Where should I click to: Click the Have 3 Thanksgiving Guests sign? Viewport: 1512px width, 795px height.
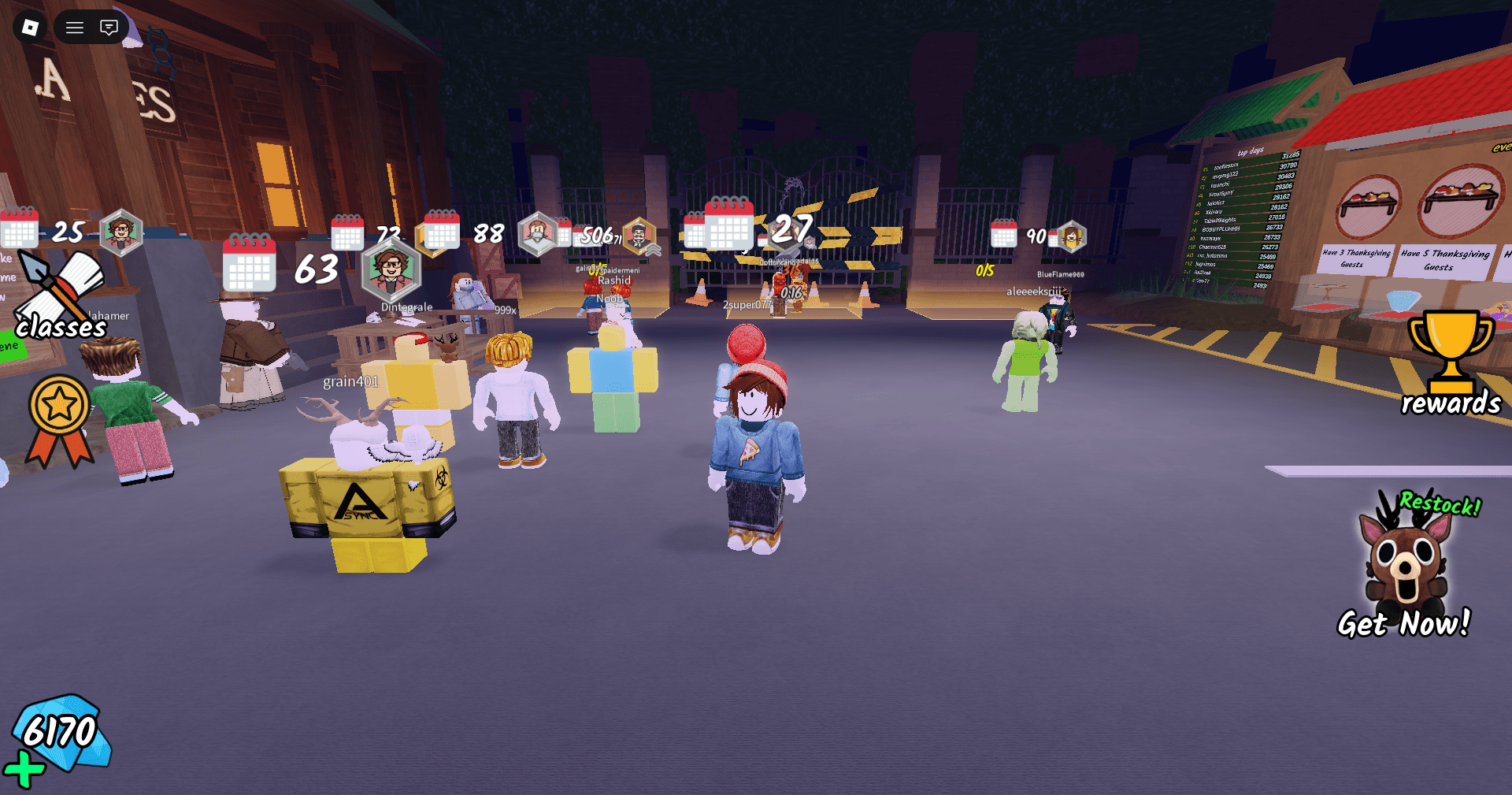pos(1356,259)
